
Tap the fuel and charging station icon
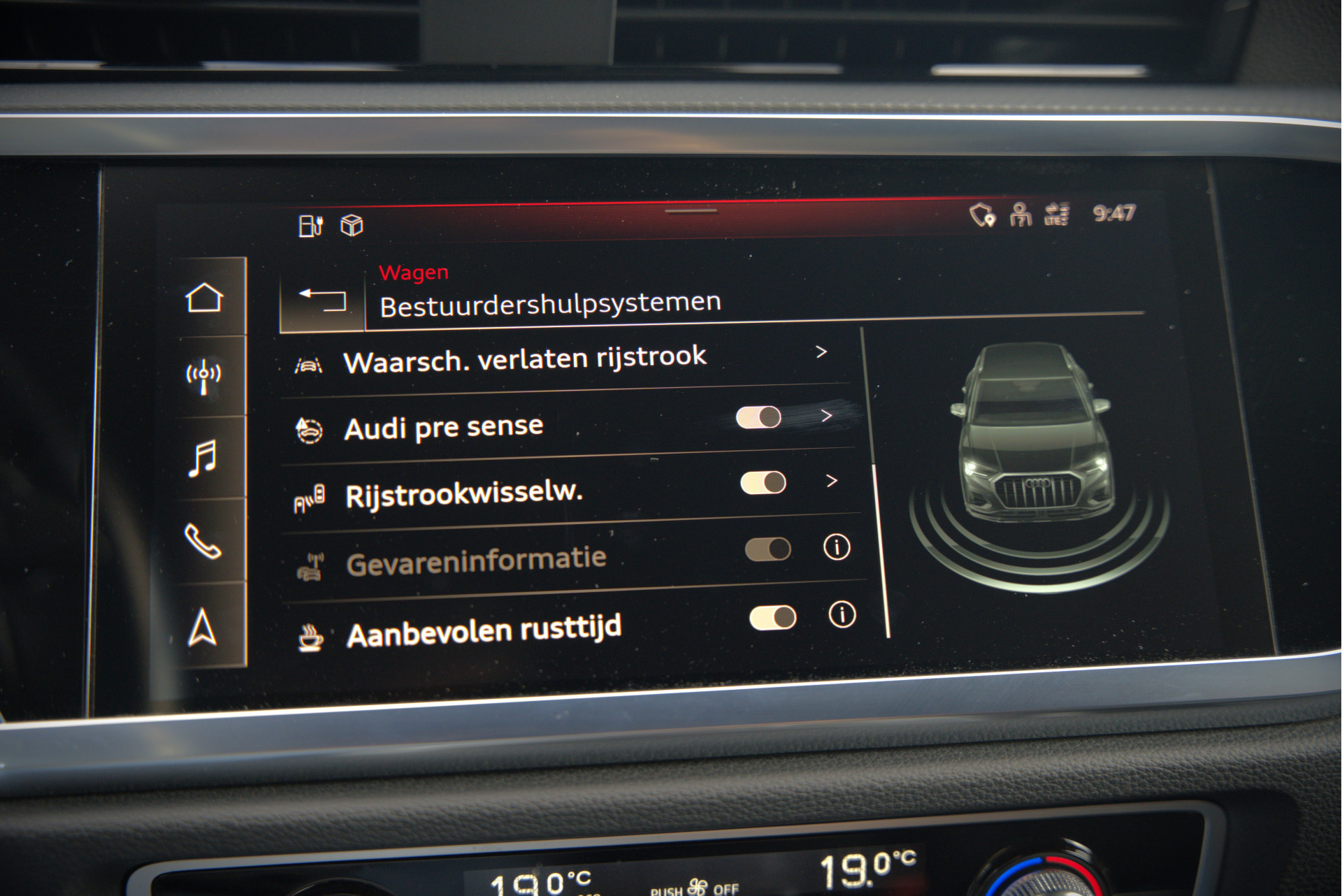[x=310, y=226]
